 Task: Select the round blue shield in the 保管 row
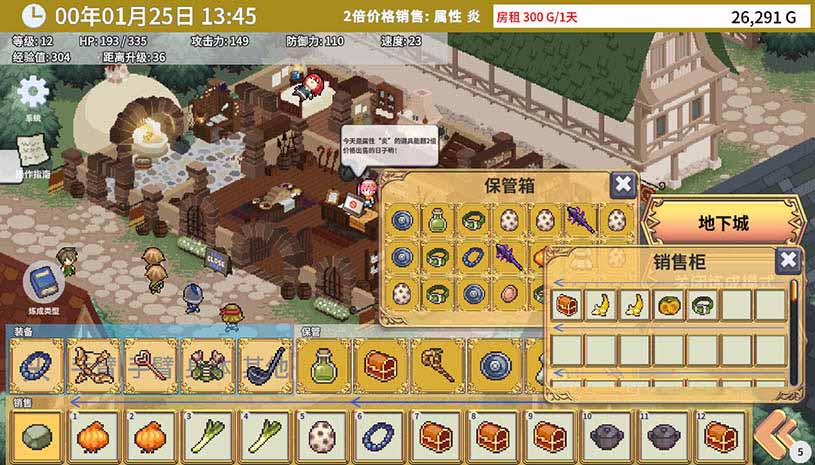click(495, 364)
